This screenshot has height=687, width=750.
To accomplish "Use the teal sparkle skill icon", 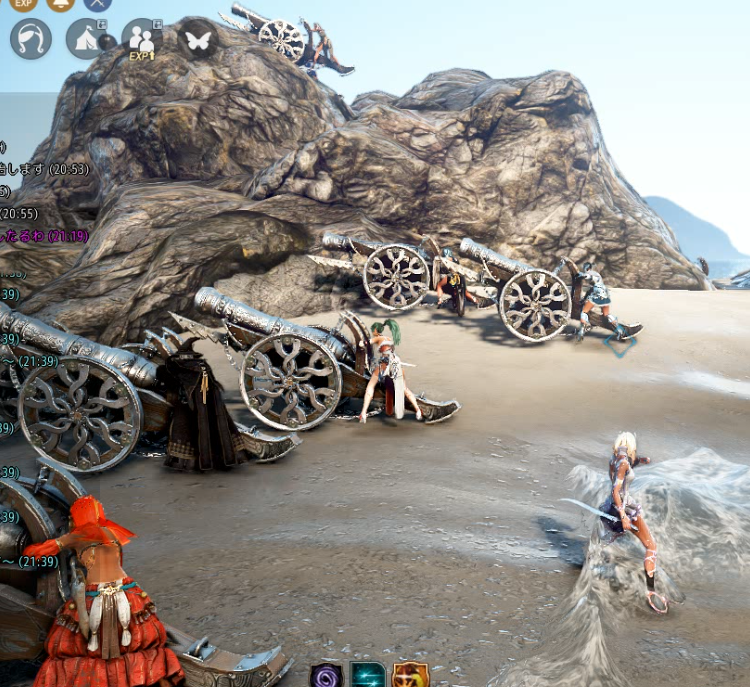I will (x=368, y=676).
